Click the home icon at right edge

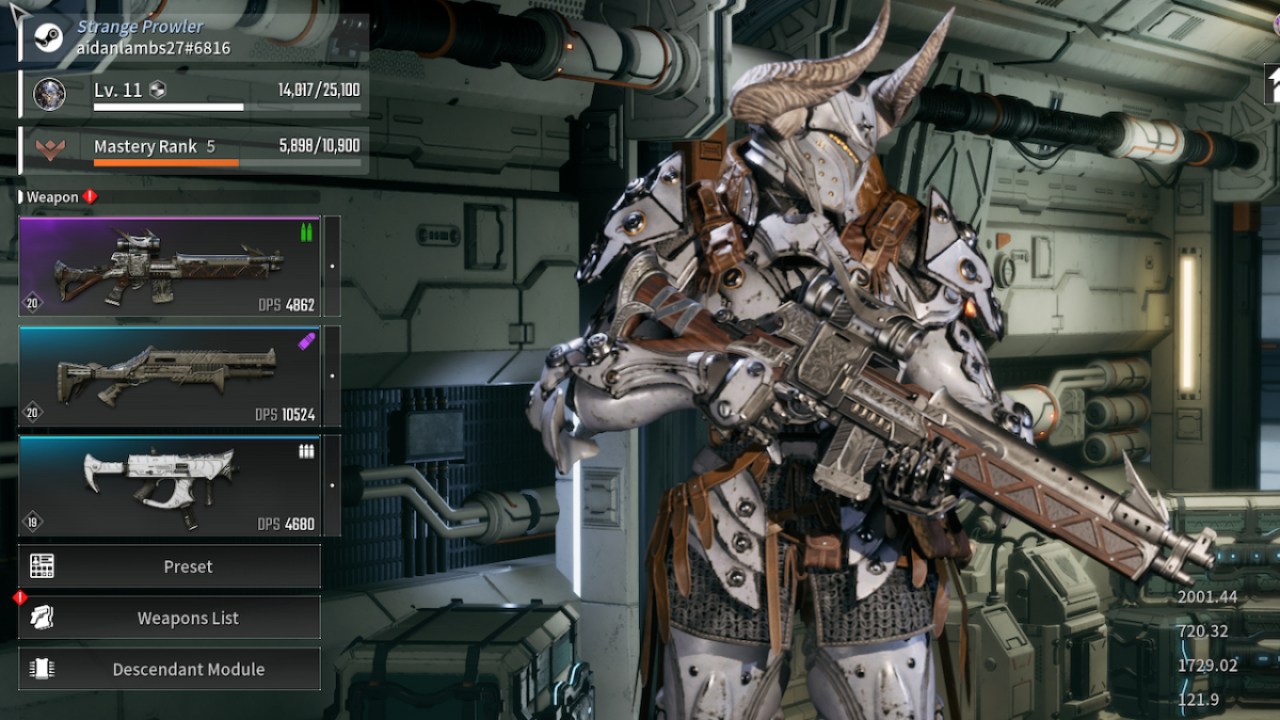(x=1272, y=84)
